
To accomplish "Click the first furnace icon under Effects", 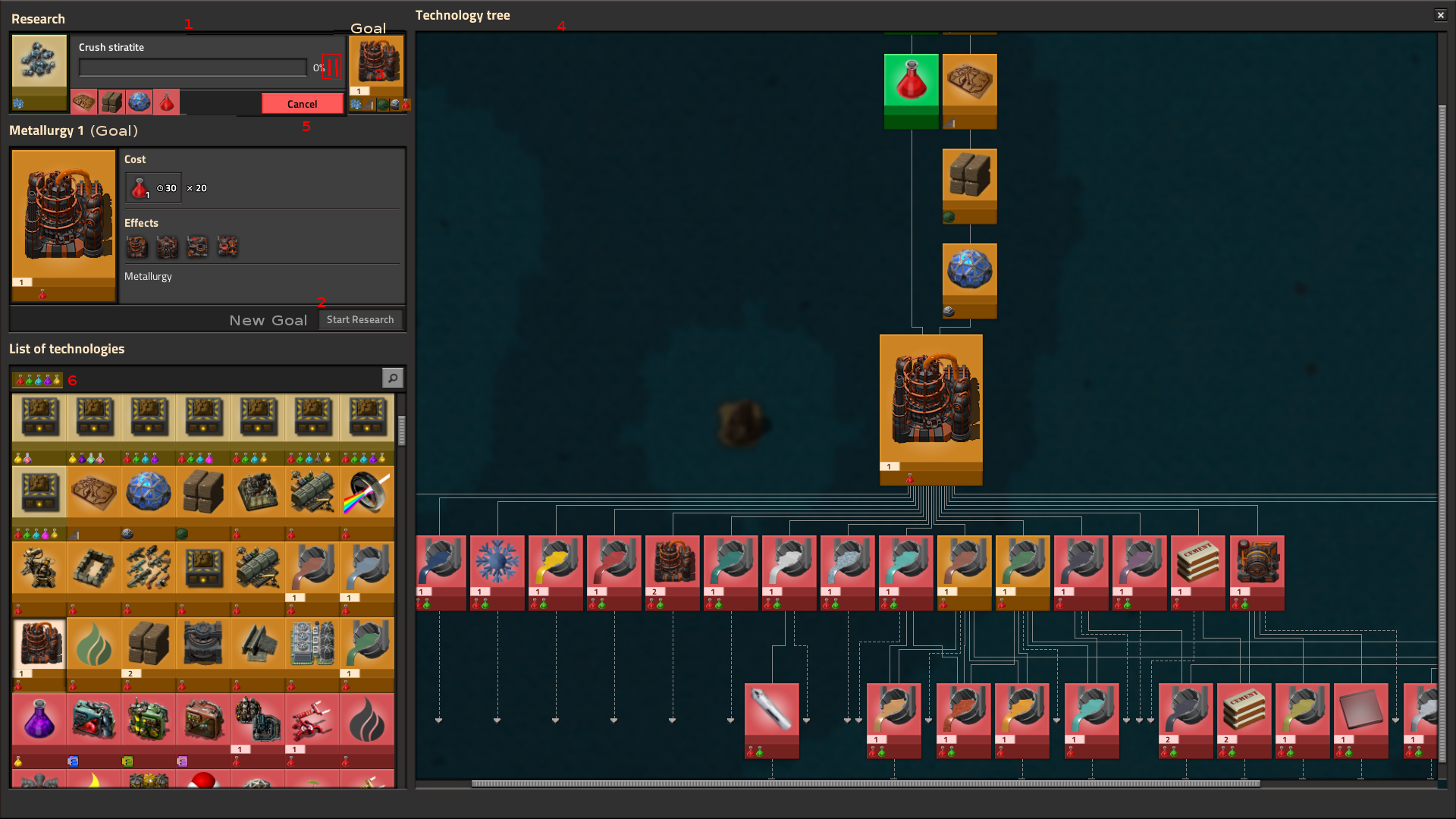I will 136,246.
